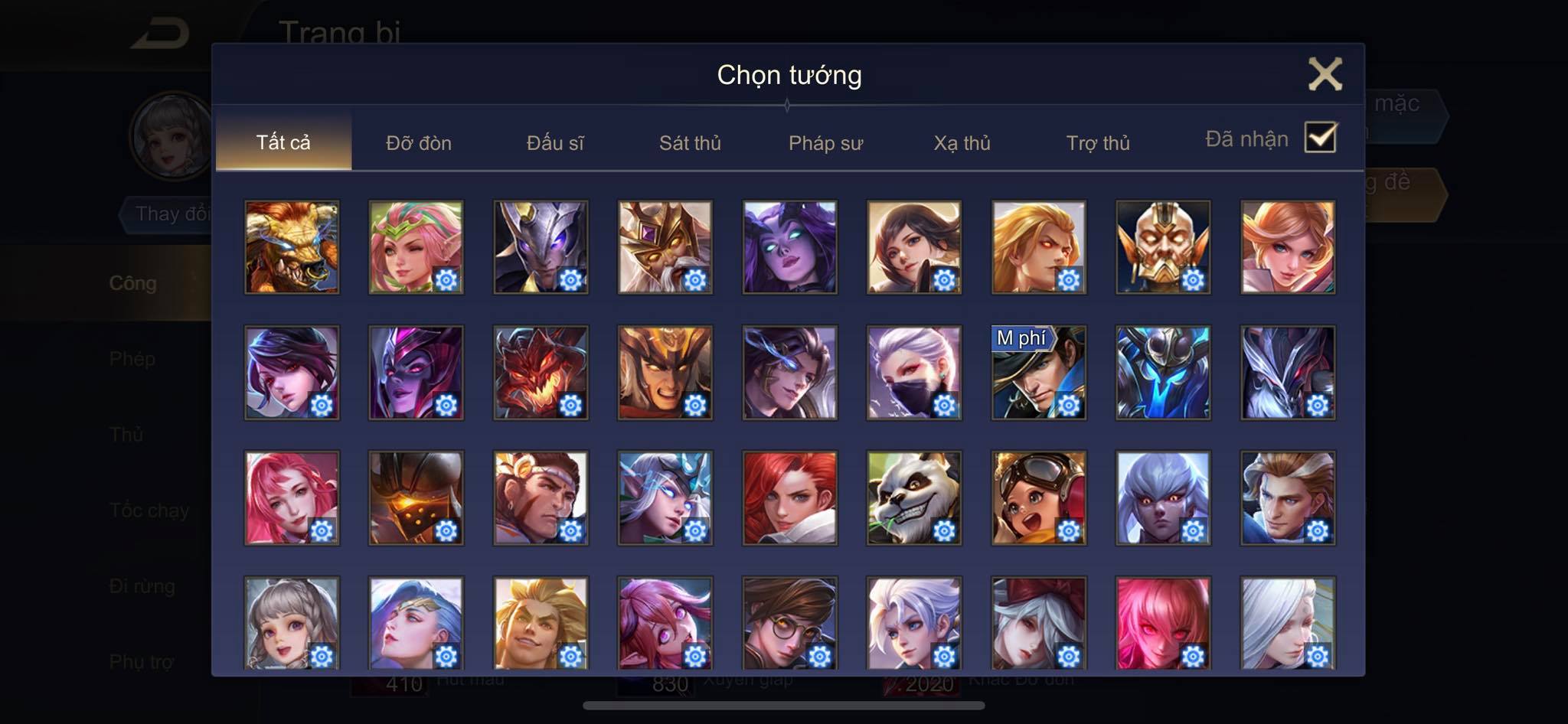View the Trợ thủ category
This screenshot has height=724, width=1568.
click(1098, 143)
